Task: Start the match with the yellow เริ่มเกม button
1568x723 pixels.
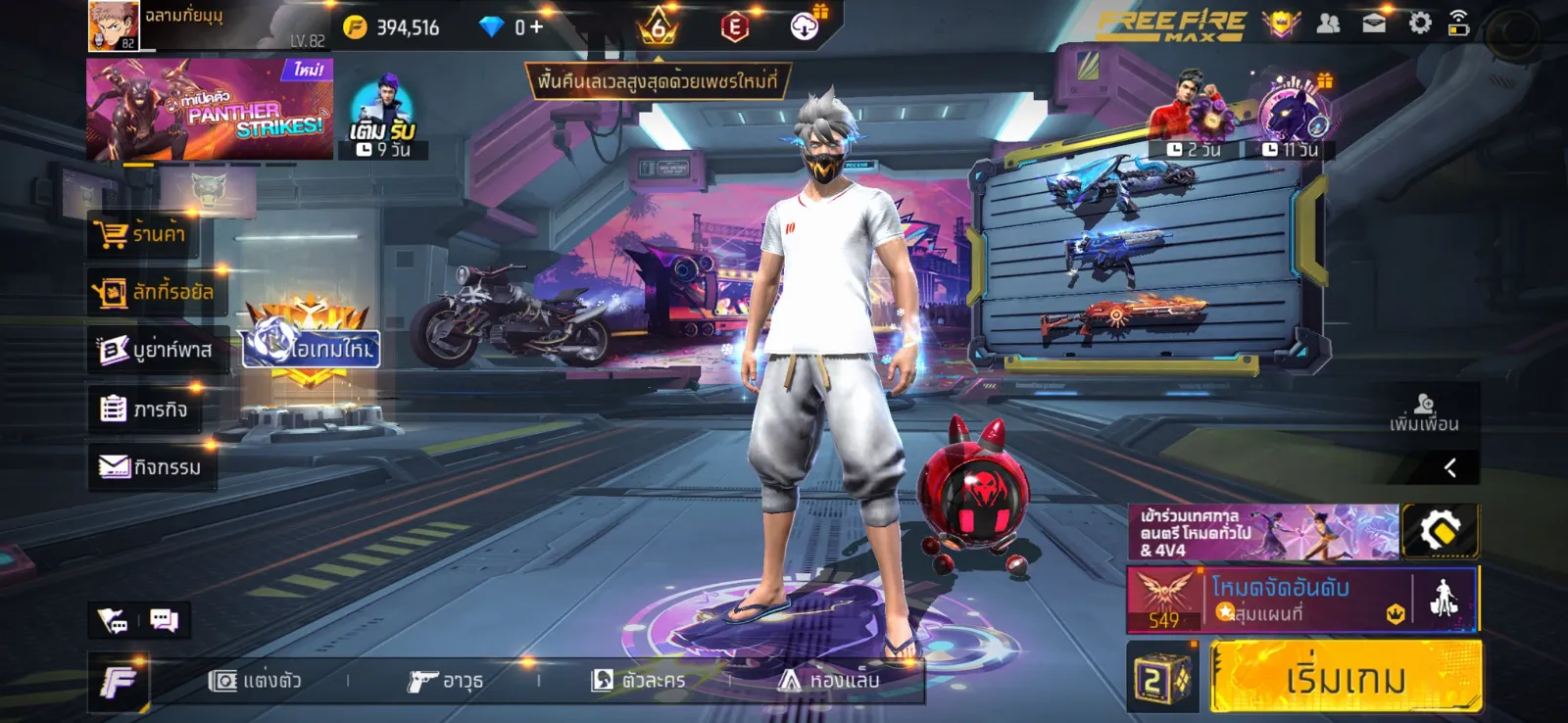Action: tap(1346, 677)
